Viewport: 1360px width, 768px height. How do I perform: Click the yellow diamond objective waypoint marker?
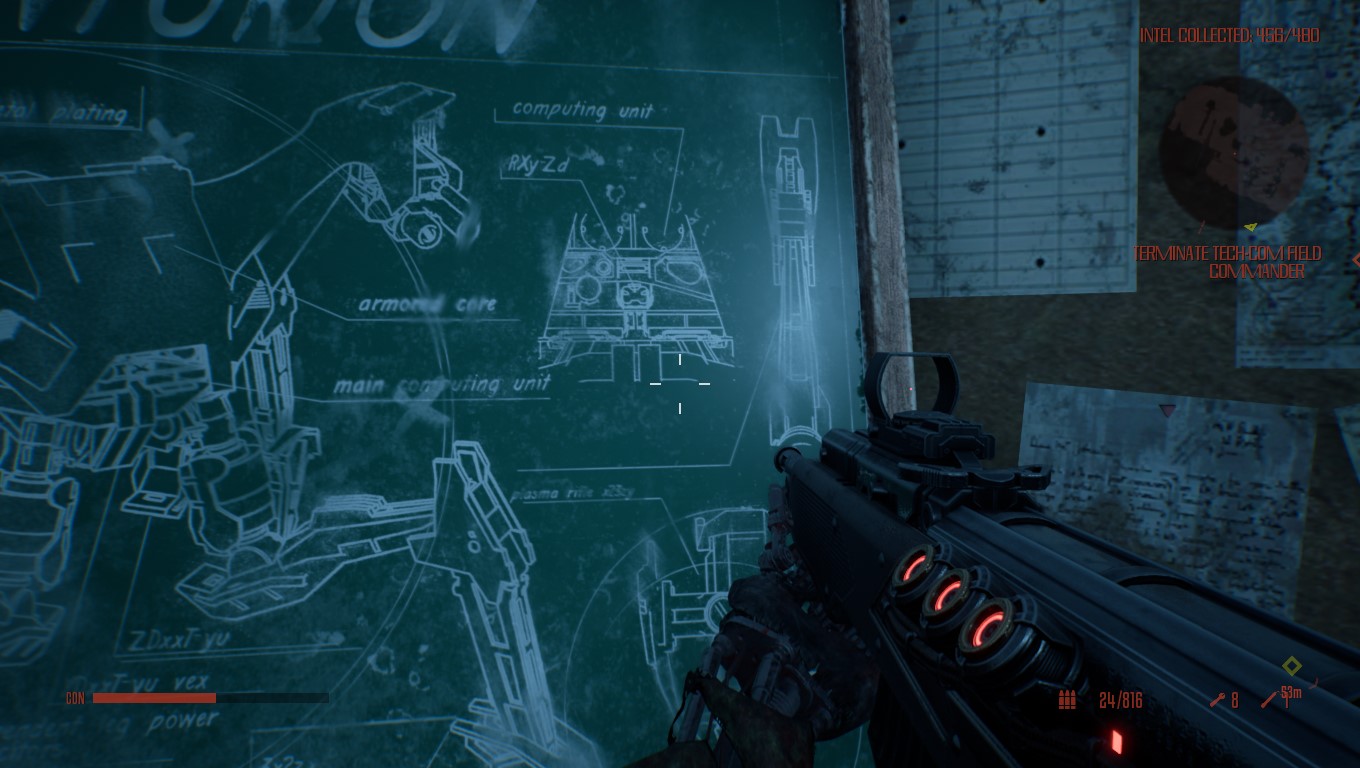(1292, 665)
